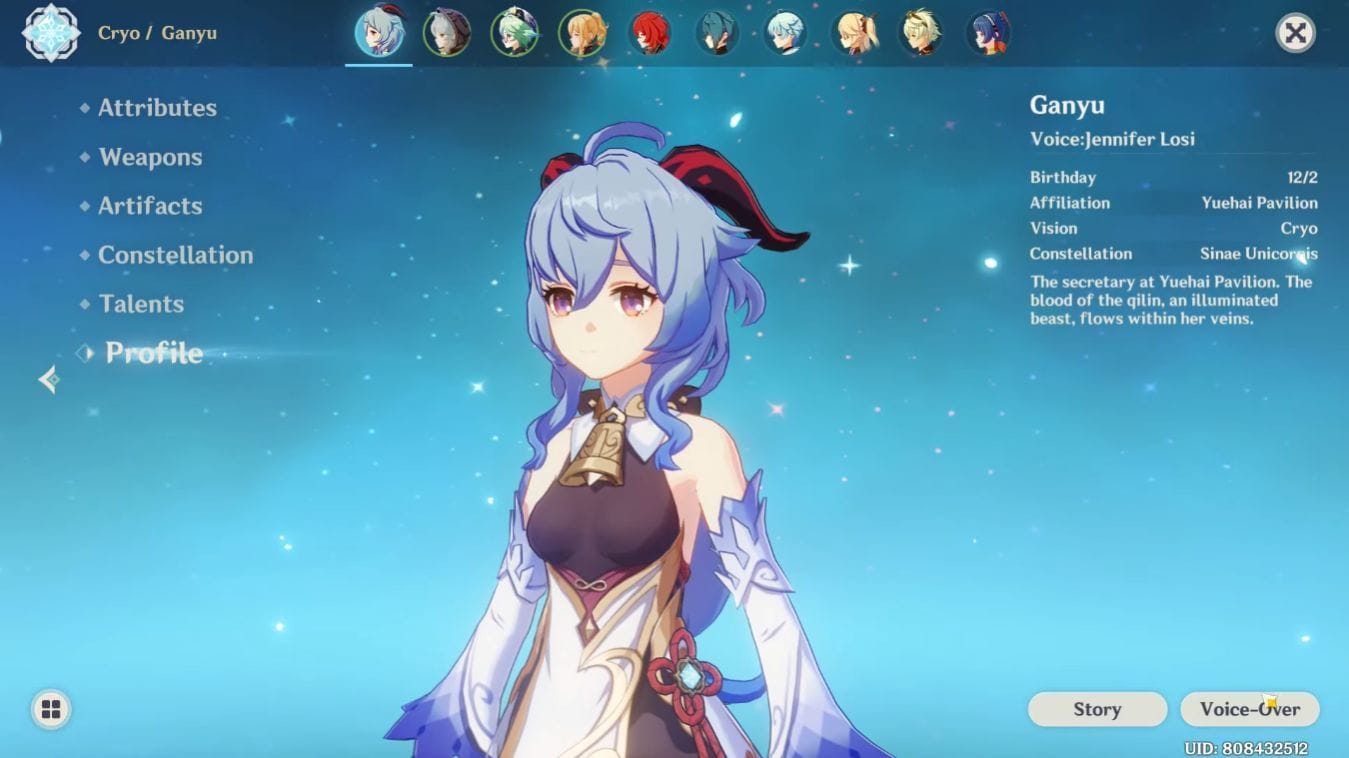Choose the green-haired Sucrose portrait

(x=514, y=33)
